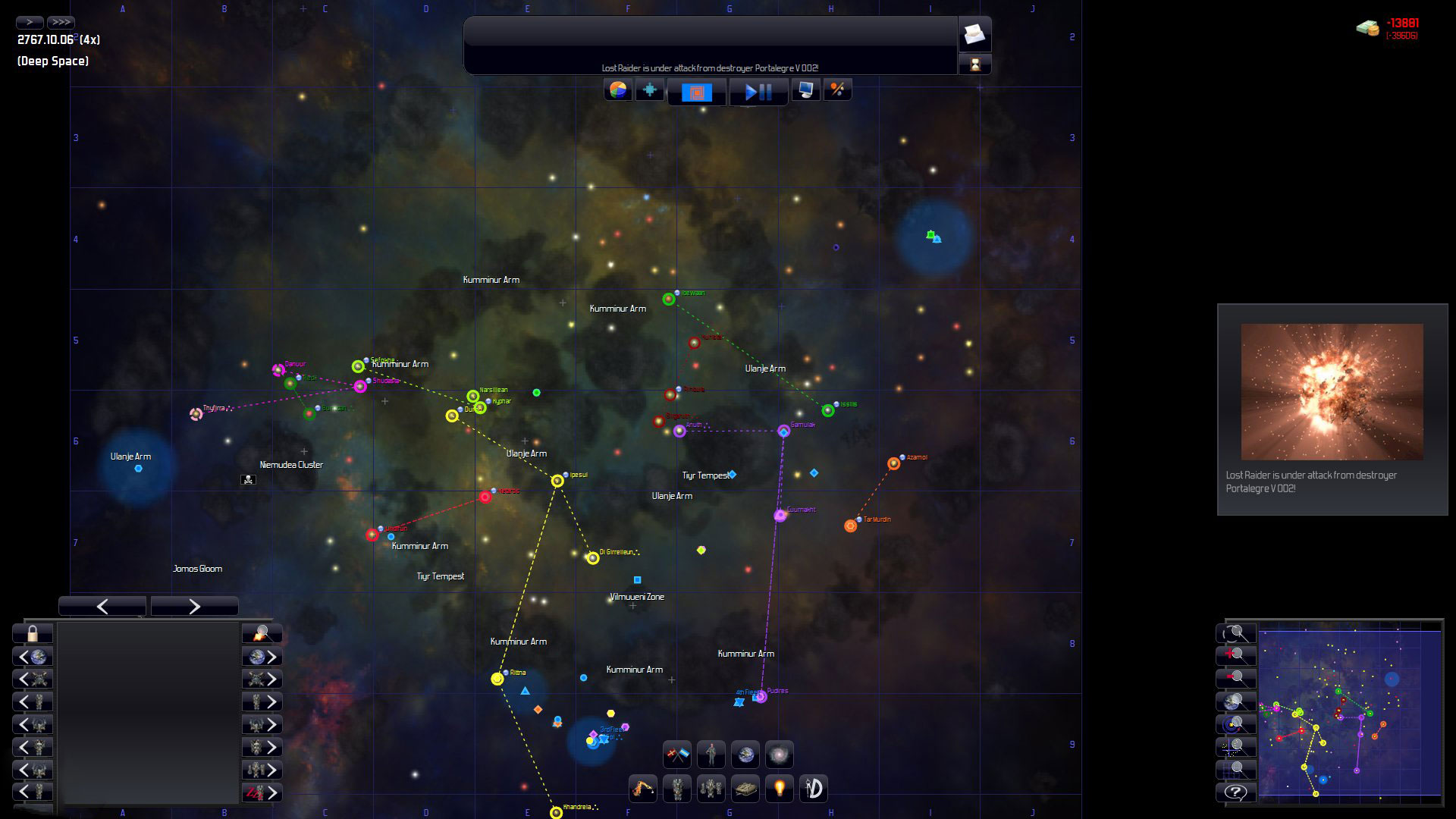Open the message envelope icon
The width and height of the screenshot is (1456, 819).
[974, 34]
